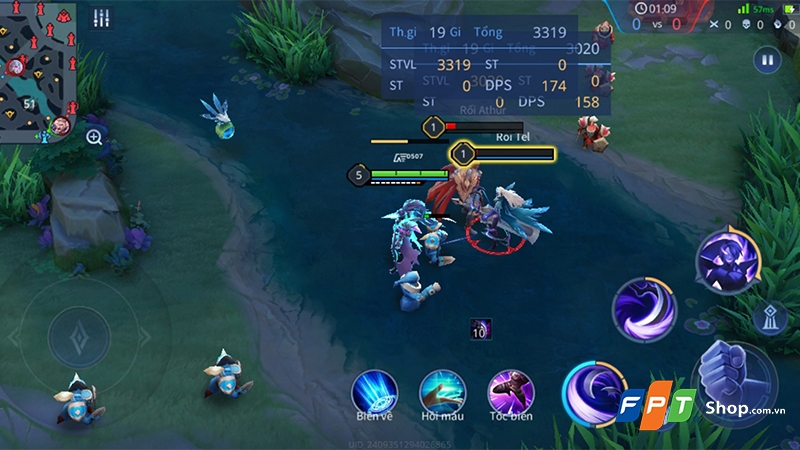Cast the horned masked hero ultimate
The height and width of the screenshot is (450, 800).
(727, 260)
